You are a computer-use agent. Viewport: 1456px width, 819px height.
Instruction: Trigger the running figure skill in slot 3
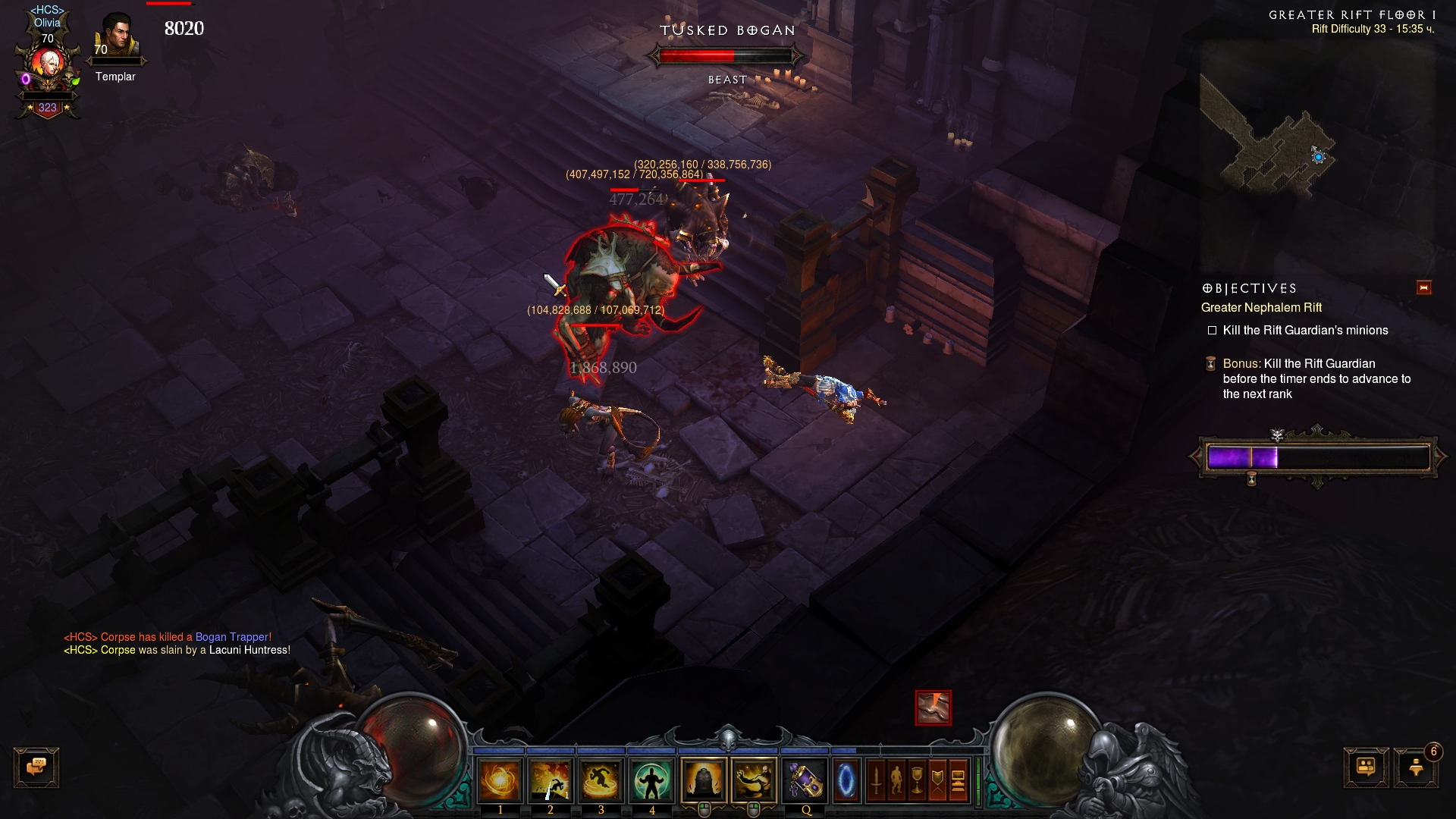601,780
